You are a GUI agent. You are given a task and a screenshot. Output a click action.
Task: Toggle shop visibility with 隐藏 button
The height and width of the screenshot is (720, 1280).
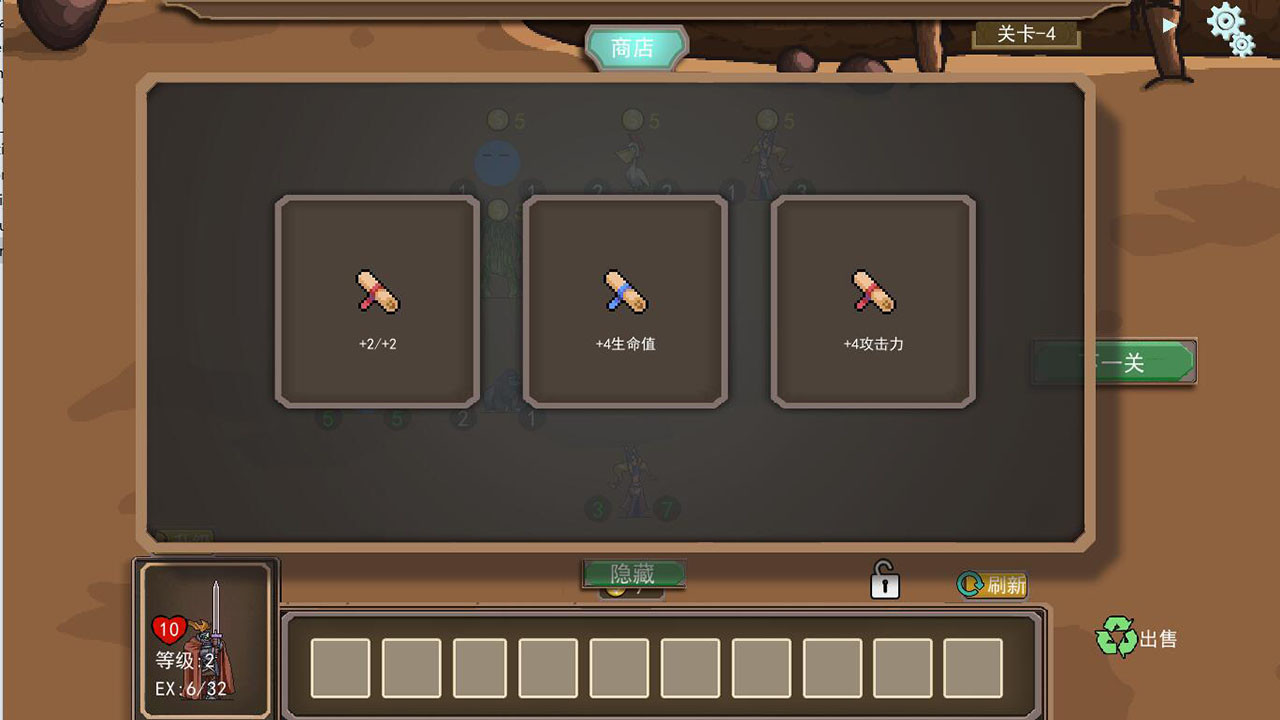click(632, 572)
